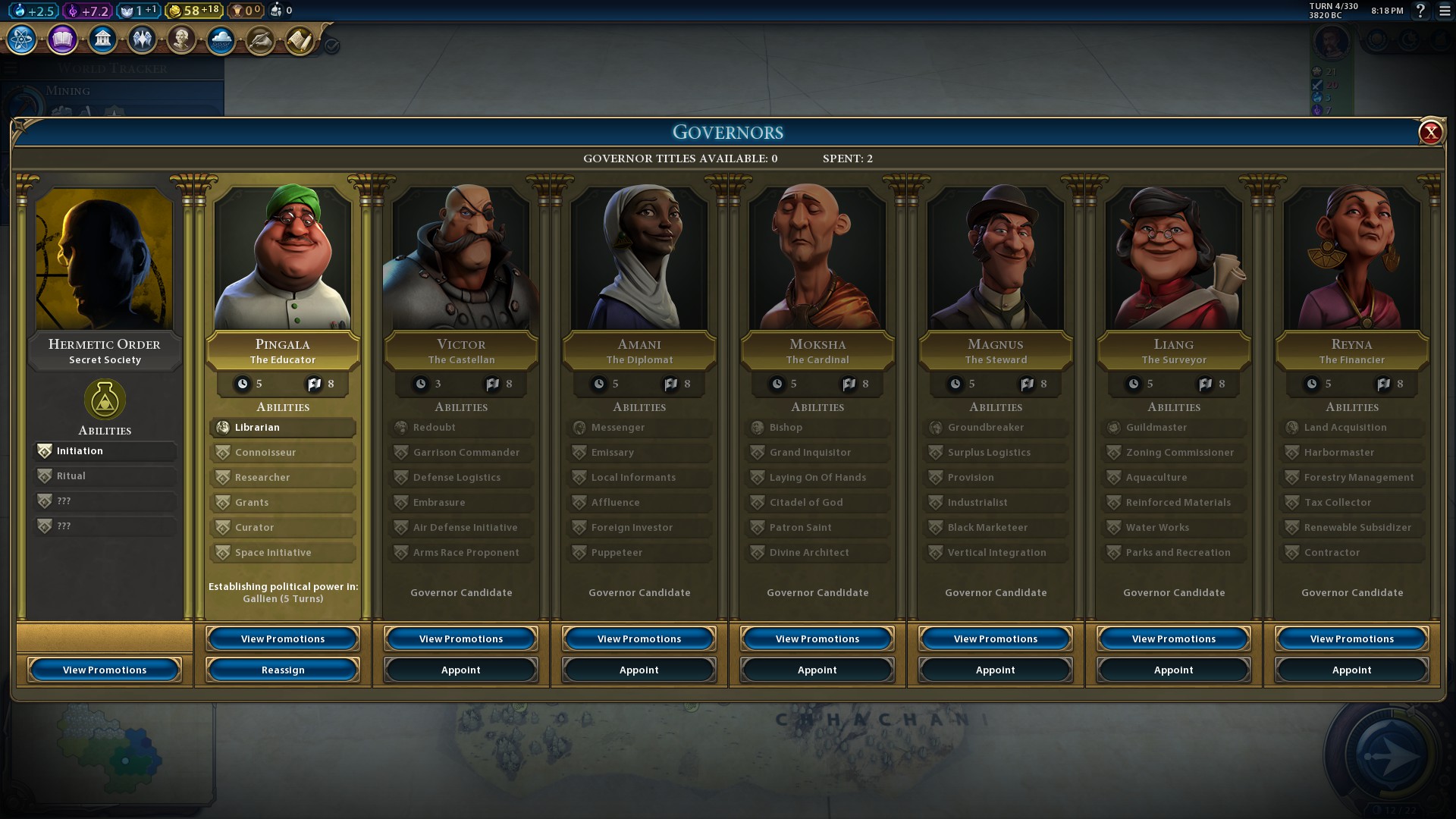Screen dimensions: 1456x819
Task: Open the civics tree book icon
Action: 62,39
